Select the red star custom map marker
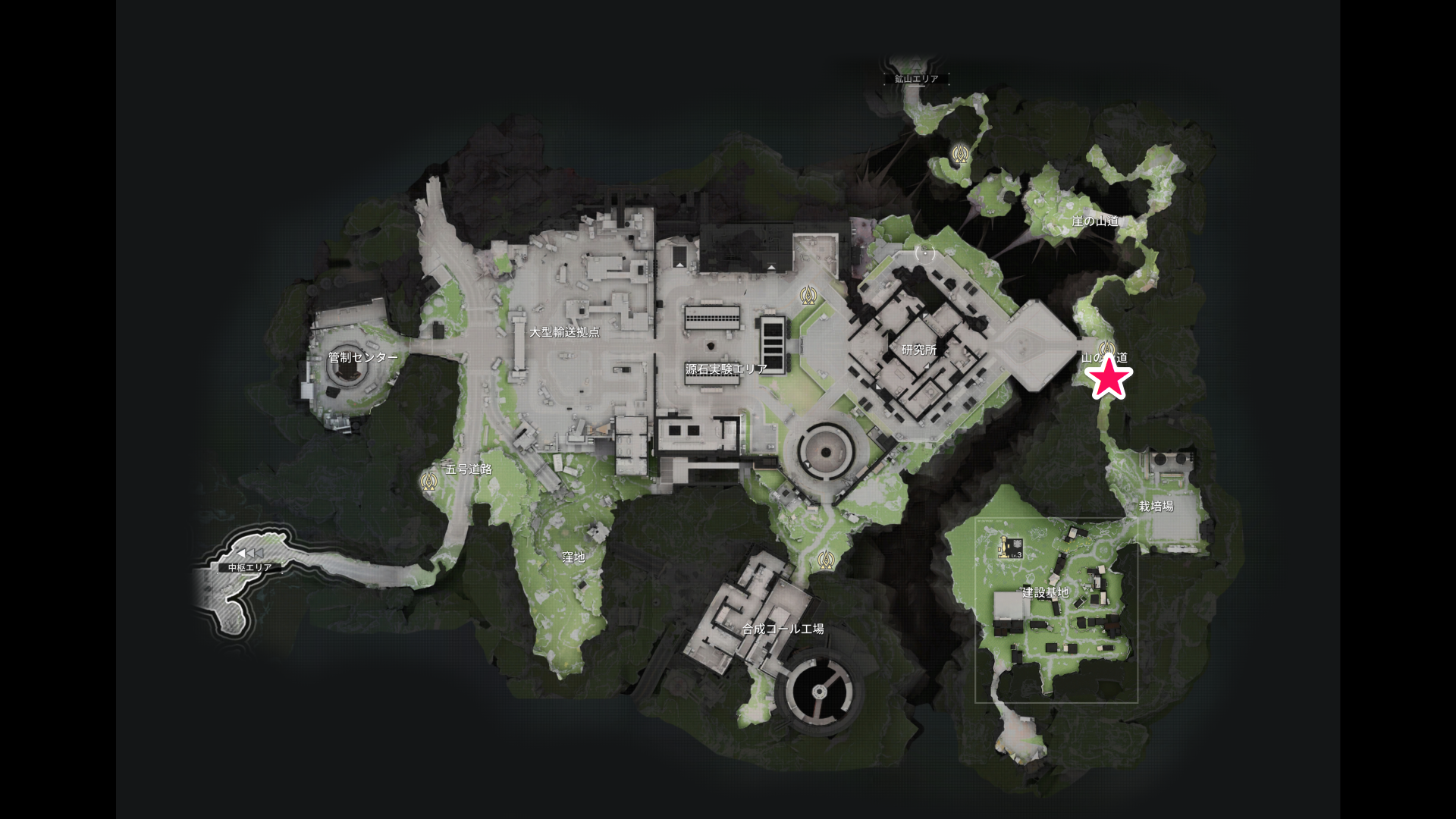The height and width of the screenshot is (819, 1456). click(x=1109, y=376)
